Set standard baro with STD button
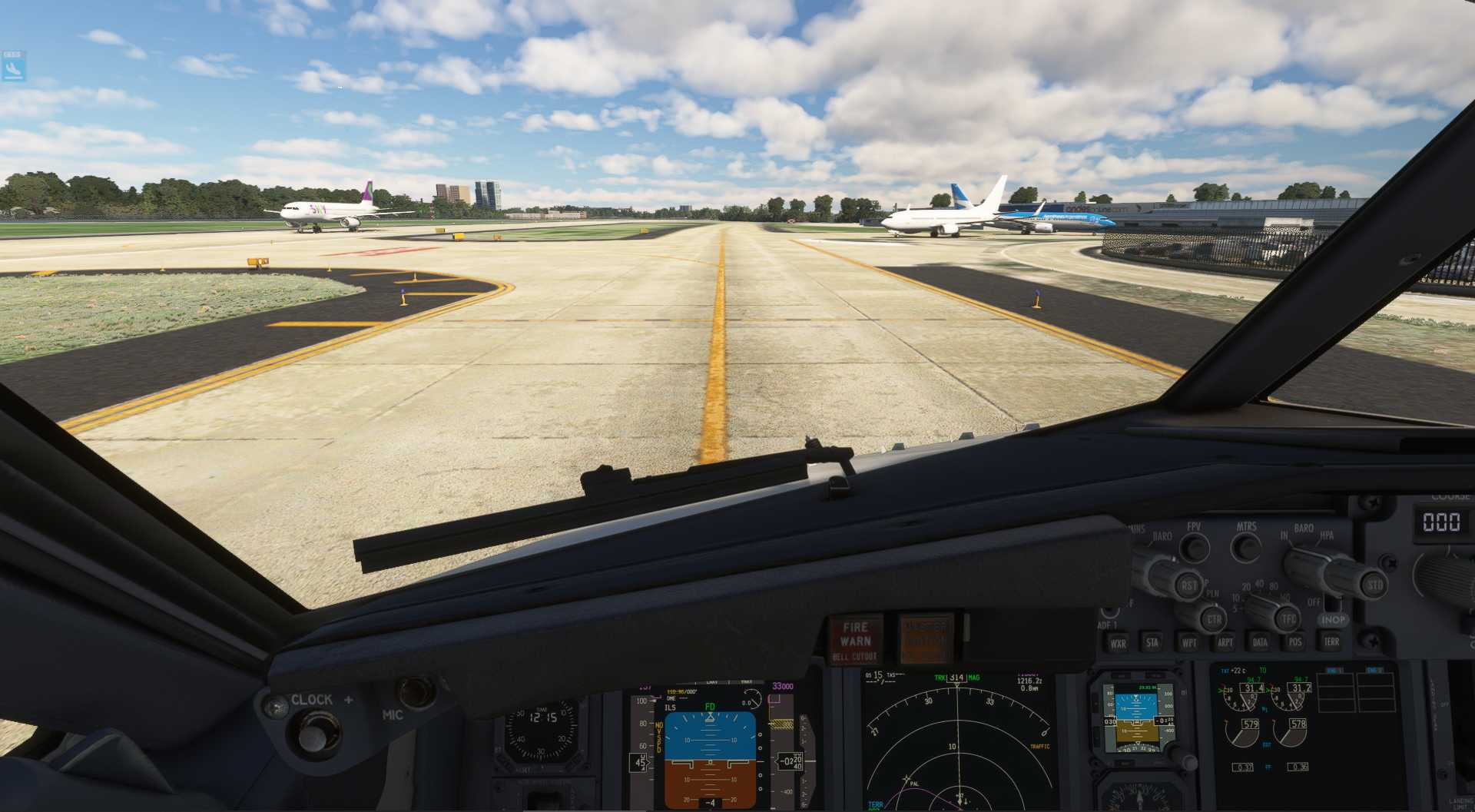The width and height of the screenshot is (1475, 812). pos(1374,585)
